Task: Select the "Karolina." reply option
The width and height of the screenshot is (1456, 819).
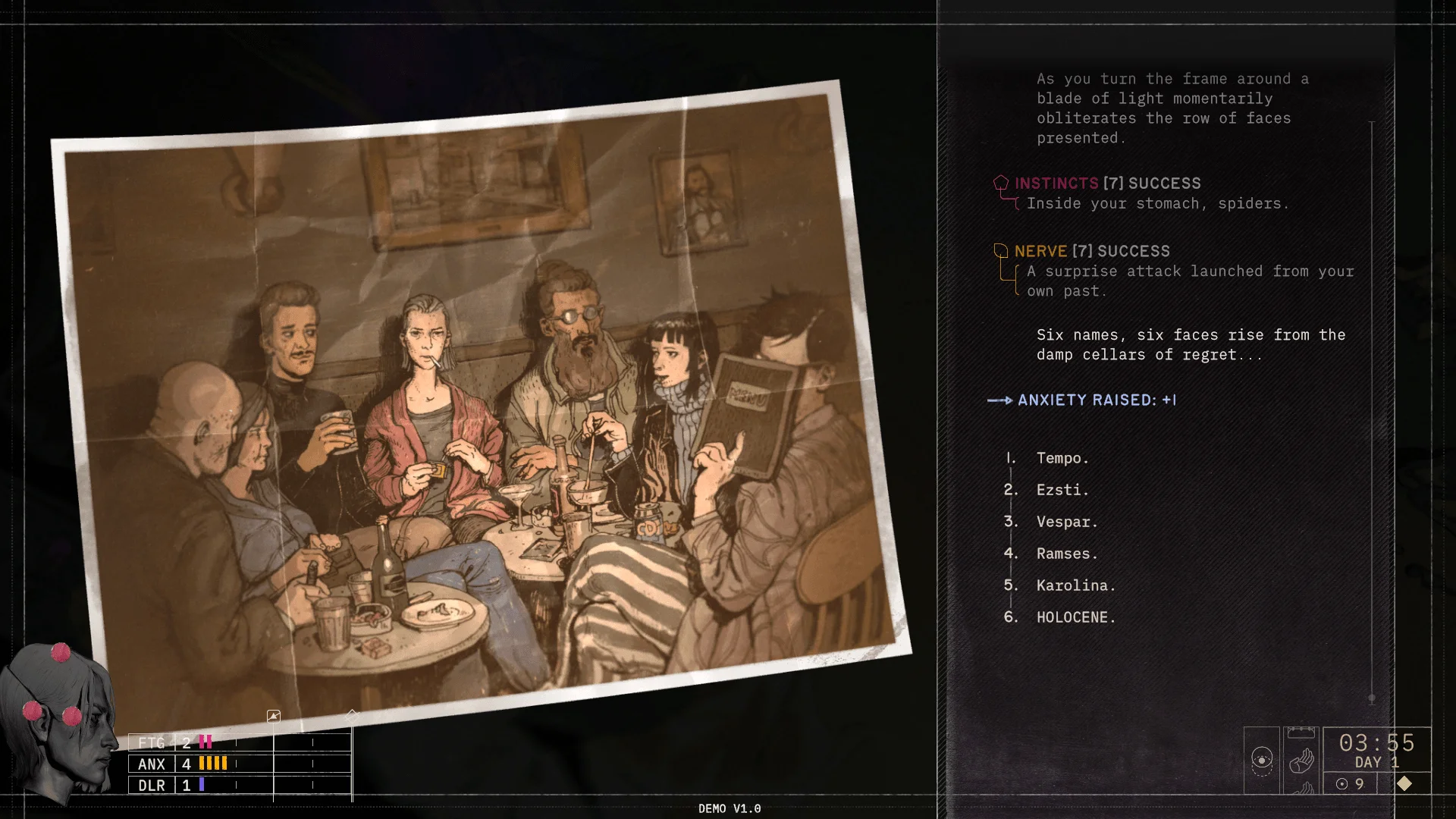Action: pyautogui.click(x=1075, y=585)
